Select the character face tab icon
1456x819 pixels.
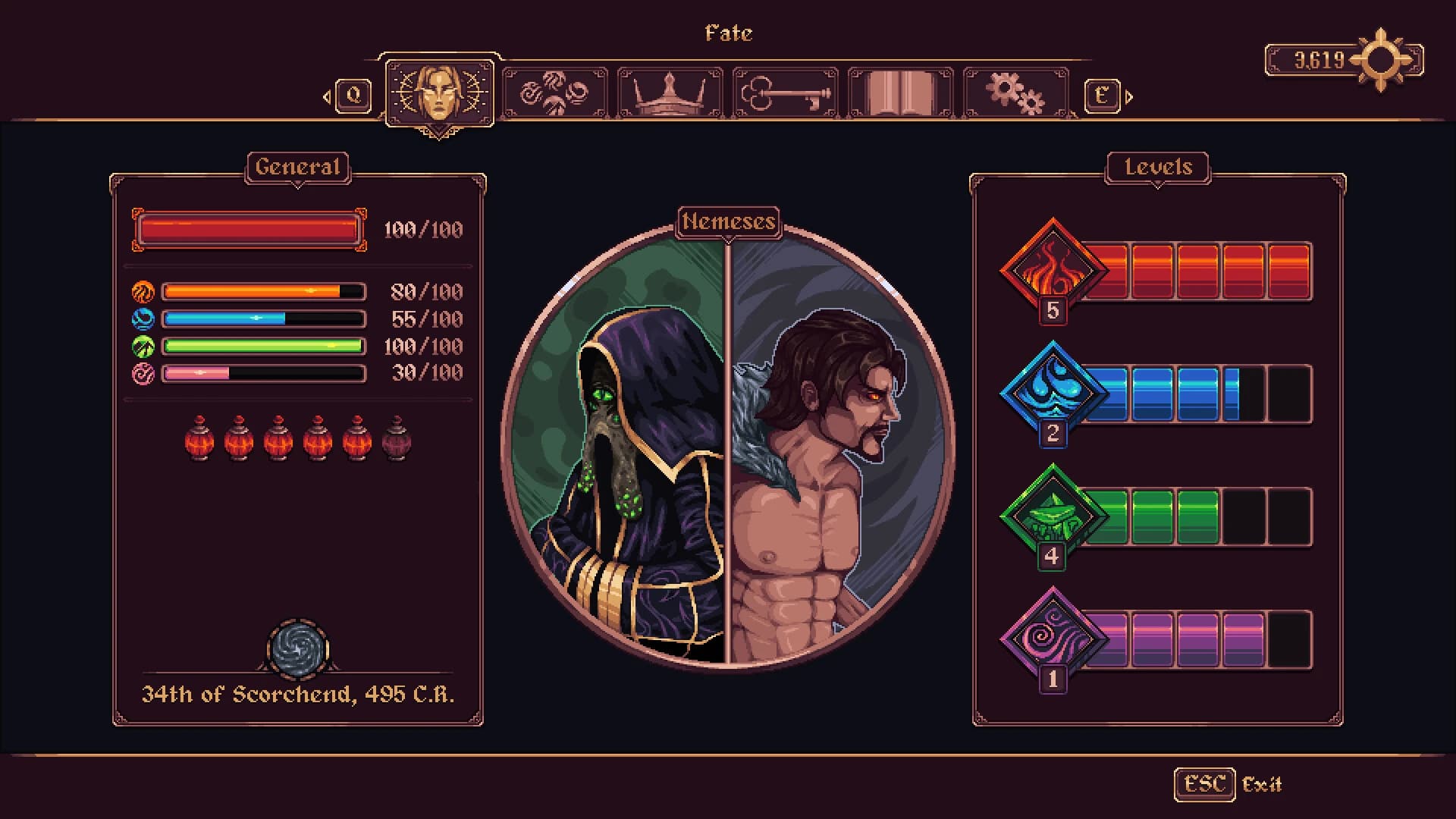click(x=441, y=91)
